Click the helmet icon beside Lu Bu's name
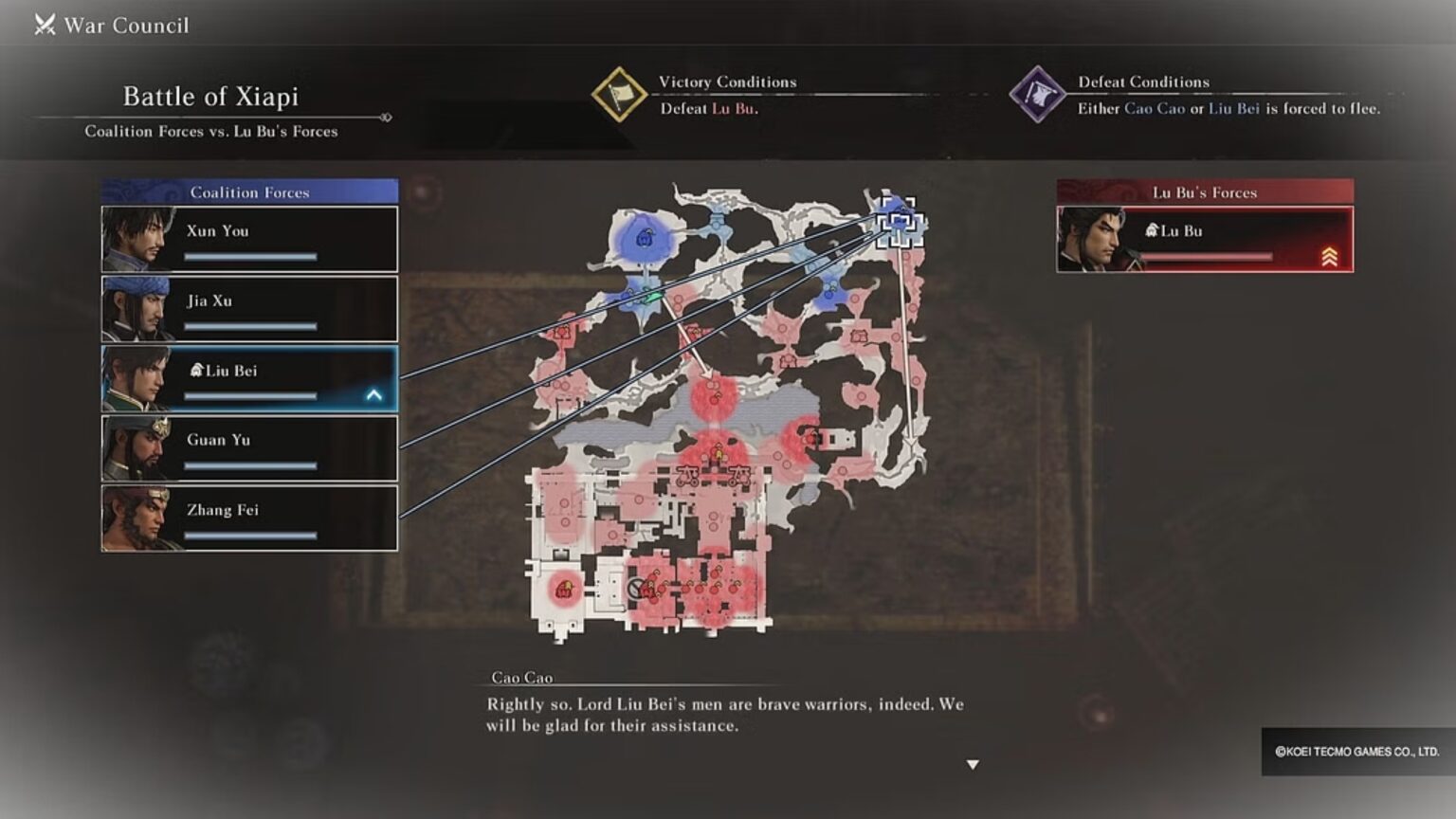The height and width of the screenshot is (819, 1456). (x=1152, y=230)
